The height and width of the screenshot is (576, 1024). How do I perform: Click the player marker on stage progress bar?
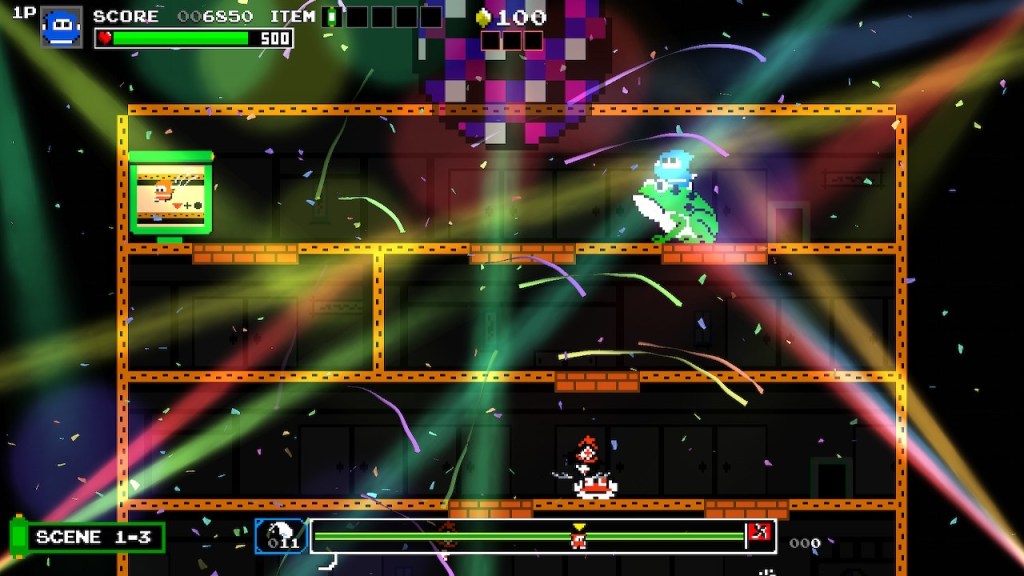click(578, 538)
